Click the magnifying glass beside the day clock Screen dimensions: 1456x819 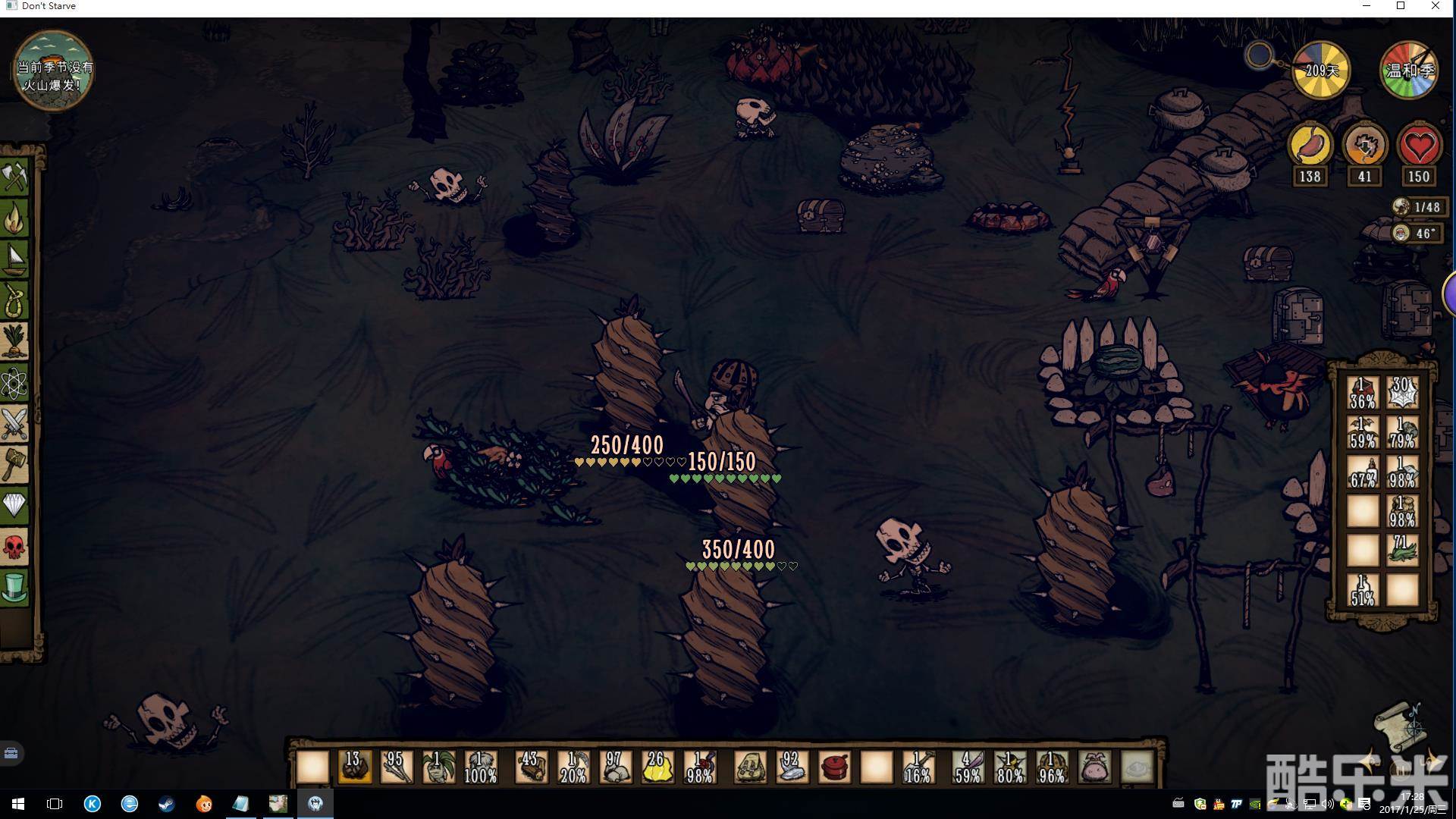pyautogui.click(x=1260, y=55)
